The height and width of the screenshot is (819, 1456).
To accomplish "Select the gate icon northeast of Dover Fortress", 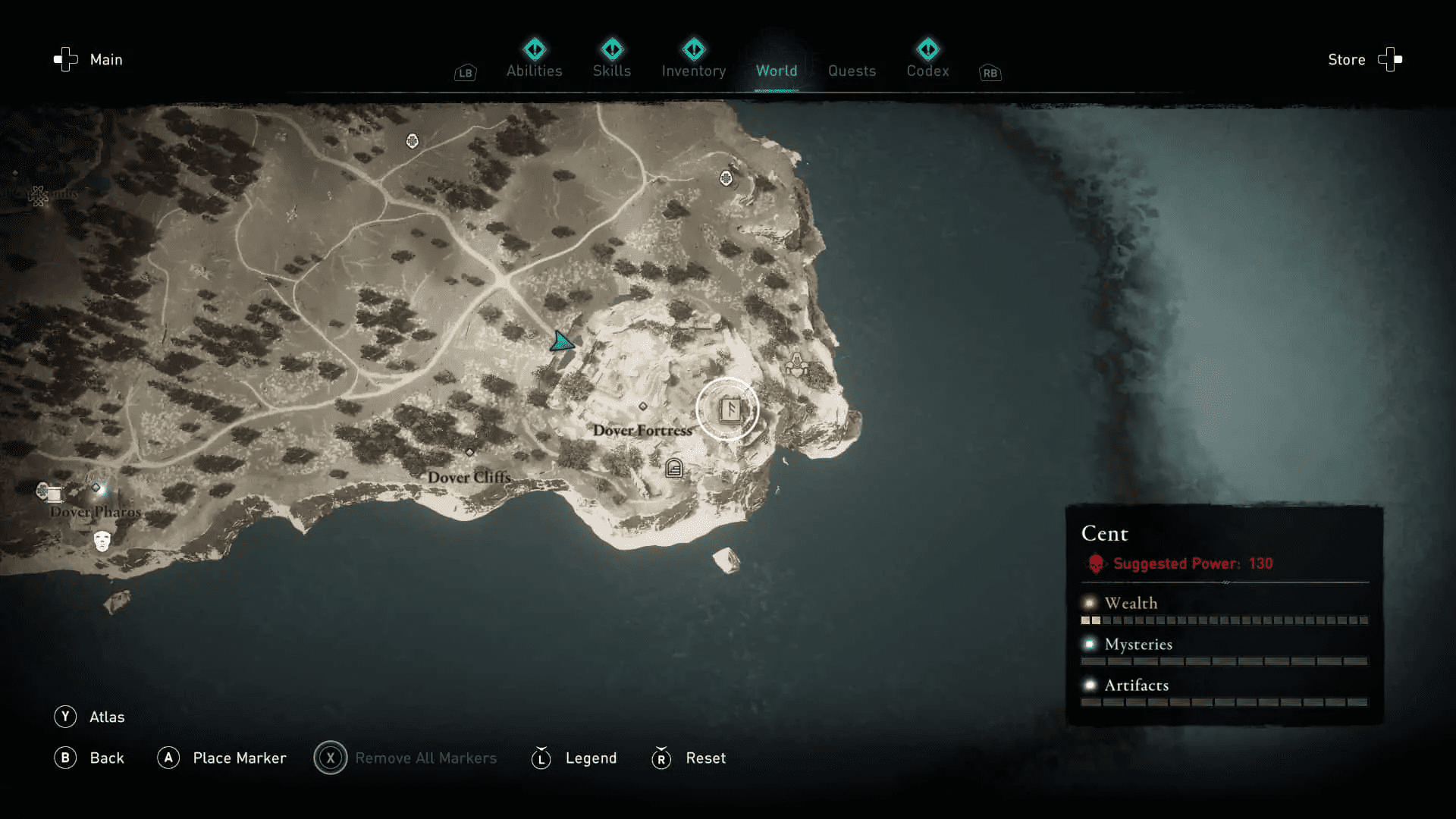I will (x=799, y=366).
